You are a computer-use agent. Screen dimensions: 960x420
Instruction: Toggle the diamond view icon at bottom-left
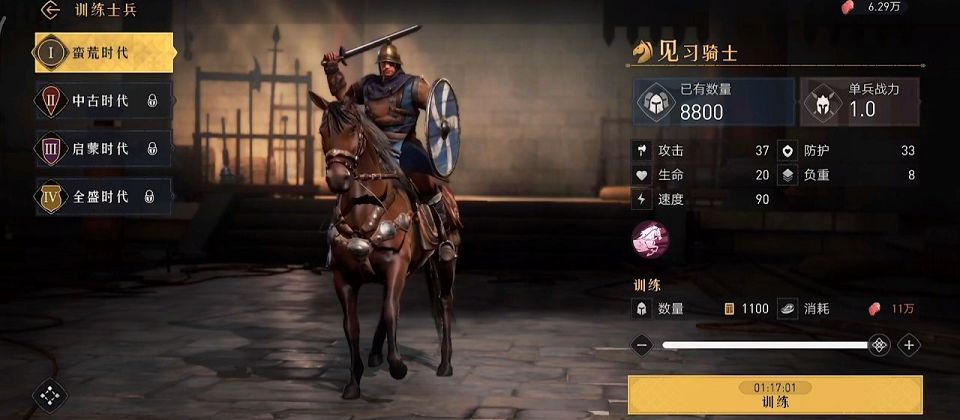tap(49, 396)
